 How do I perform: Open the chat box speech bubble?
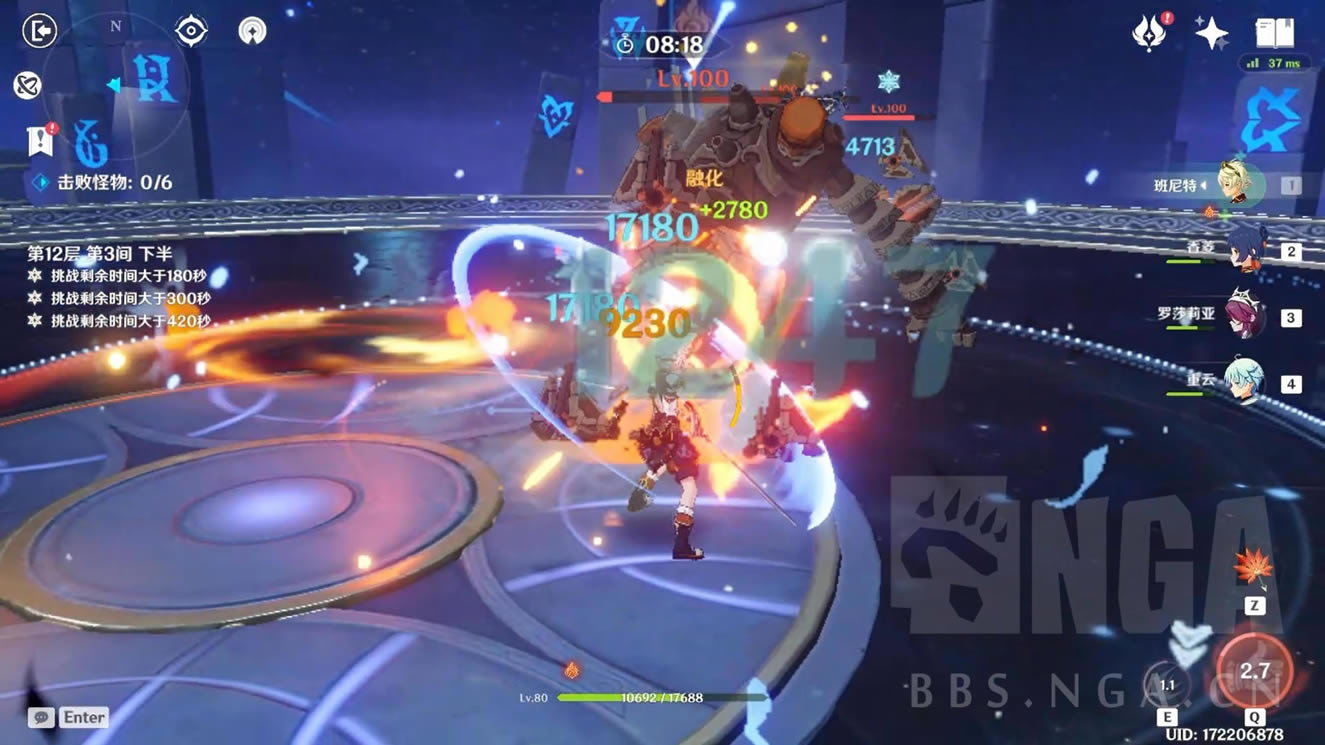point(41,717)
